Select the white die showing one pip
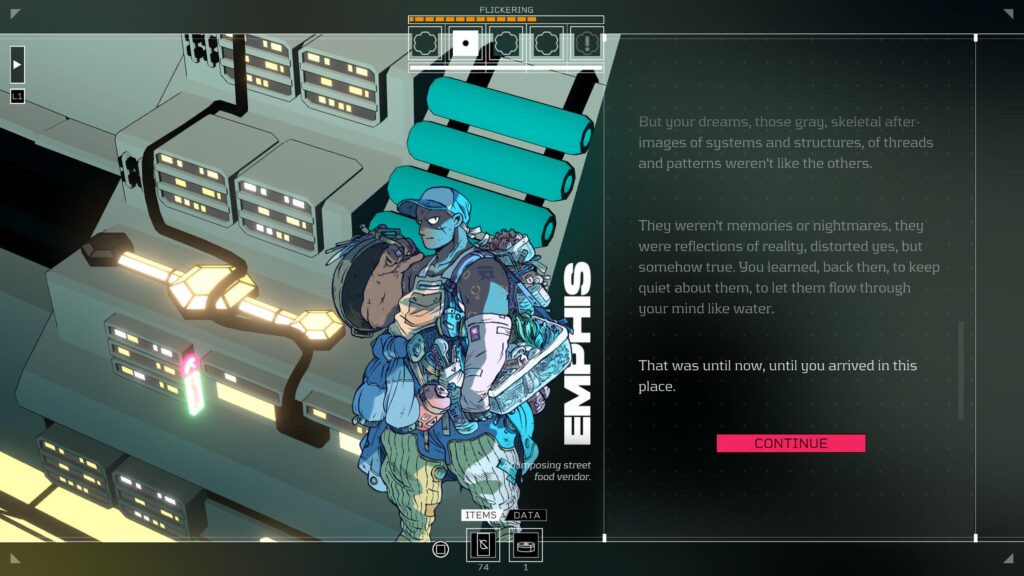Screen dimensions: 1024x576 click(465, 43)
